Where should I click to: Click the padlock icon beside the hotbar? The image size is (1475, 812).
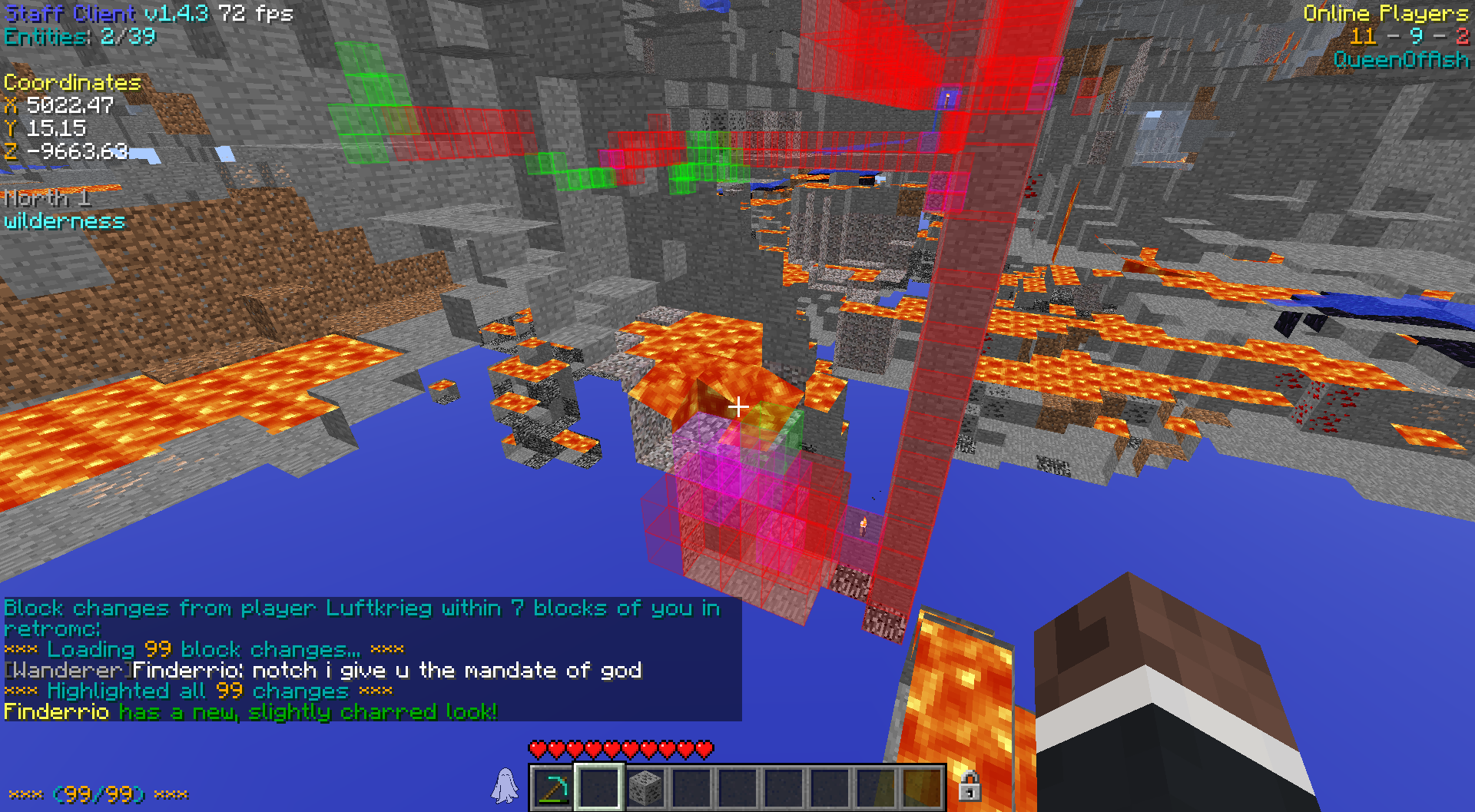click(x=969, y=786)
